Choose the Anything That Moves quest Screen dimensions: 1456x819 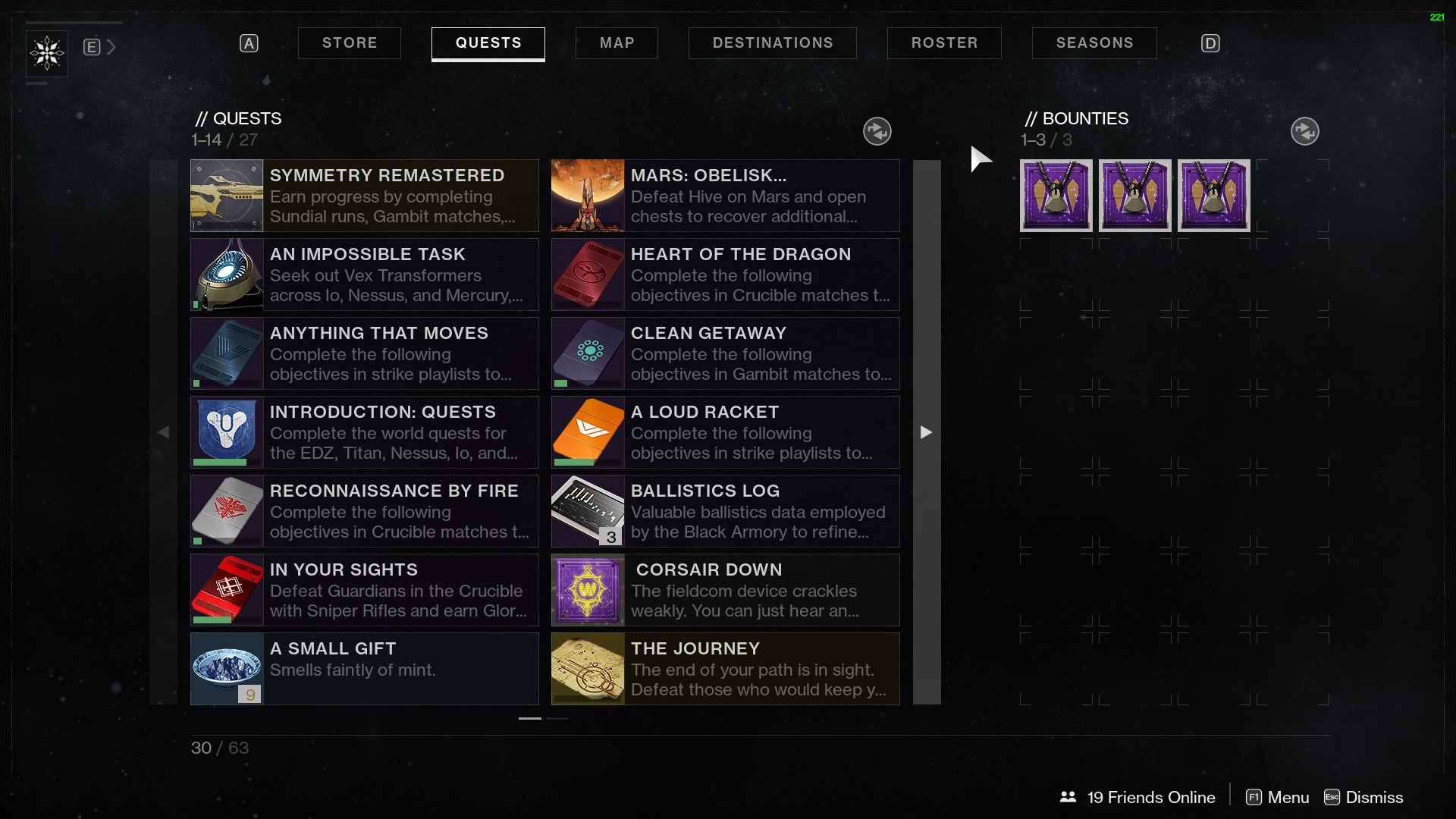[364, 353]
